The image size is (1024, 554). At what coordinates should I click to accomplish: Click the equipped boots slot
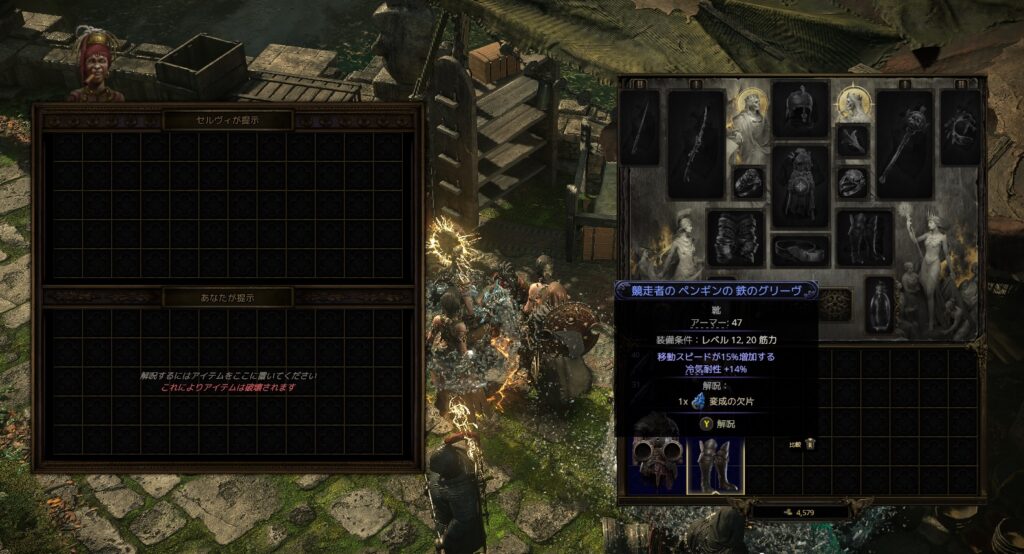point(864,237)
